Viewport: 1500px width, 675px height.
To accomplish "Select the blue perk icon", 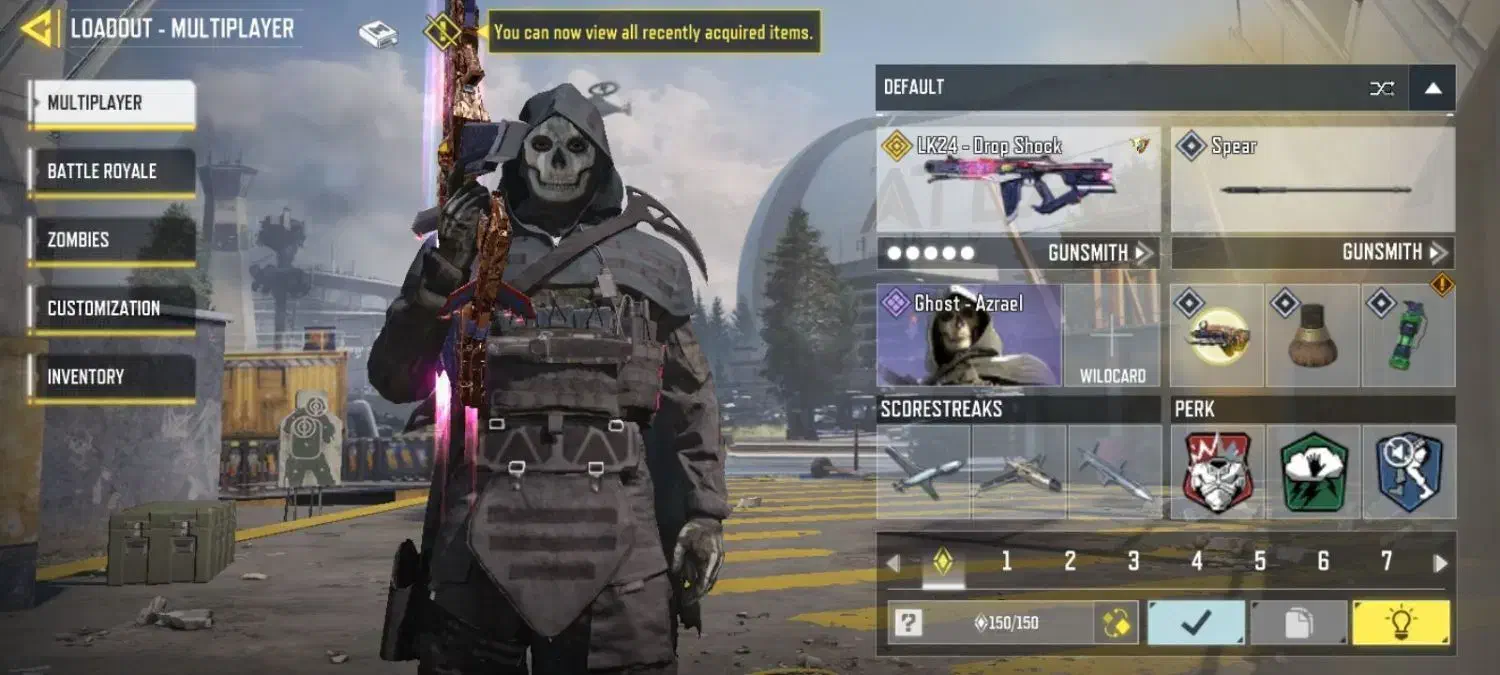I will [x=1409, y=472].
